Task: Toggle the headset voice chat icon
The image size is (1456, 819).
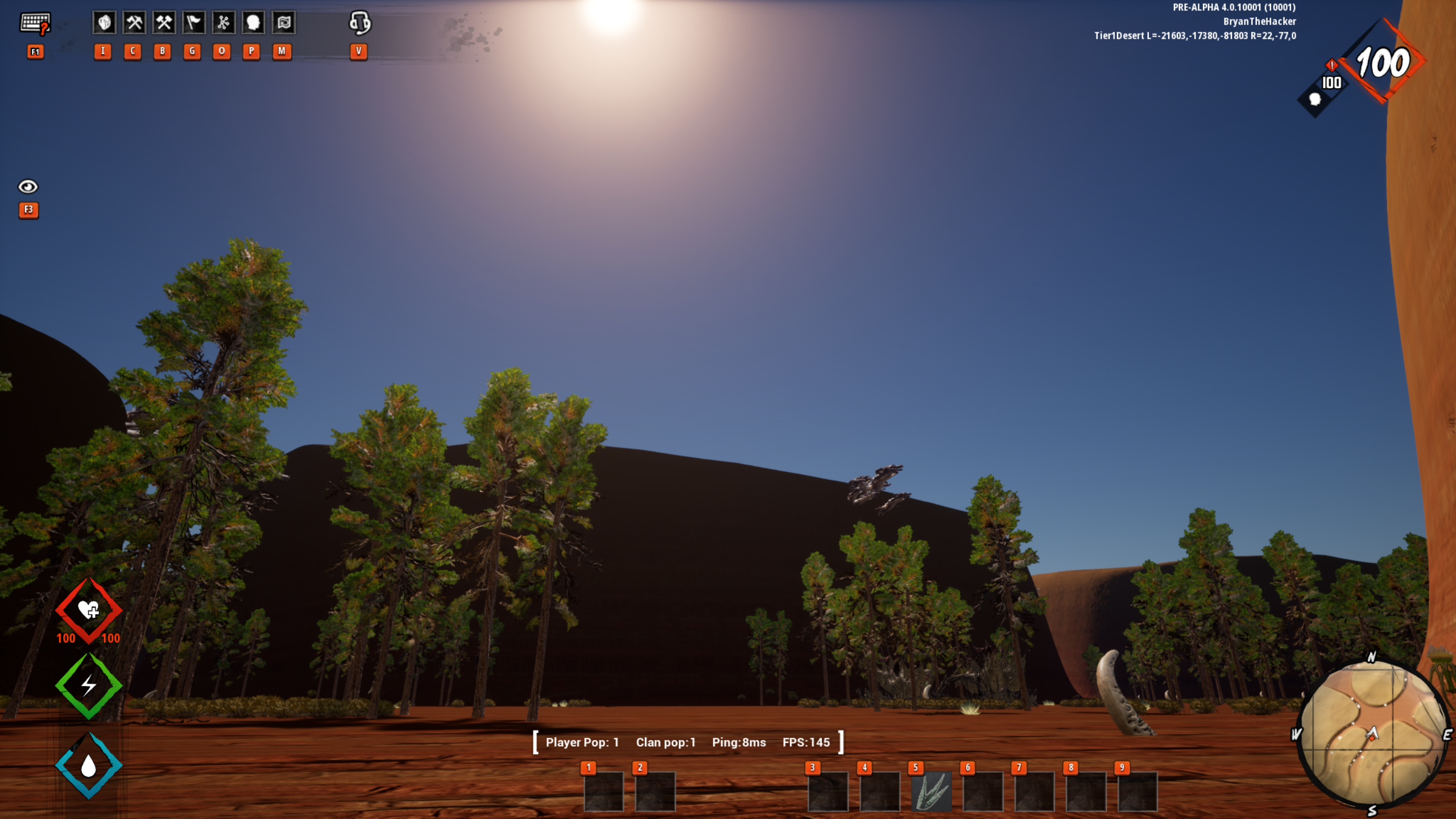Action: [359, 23]
